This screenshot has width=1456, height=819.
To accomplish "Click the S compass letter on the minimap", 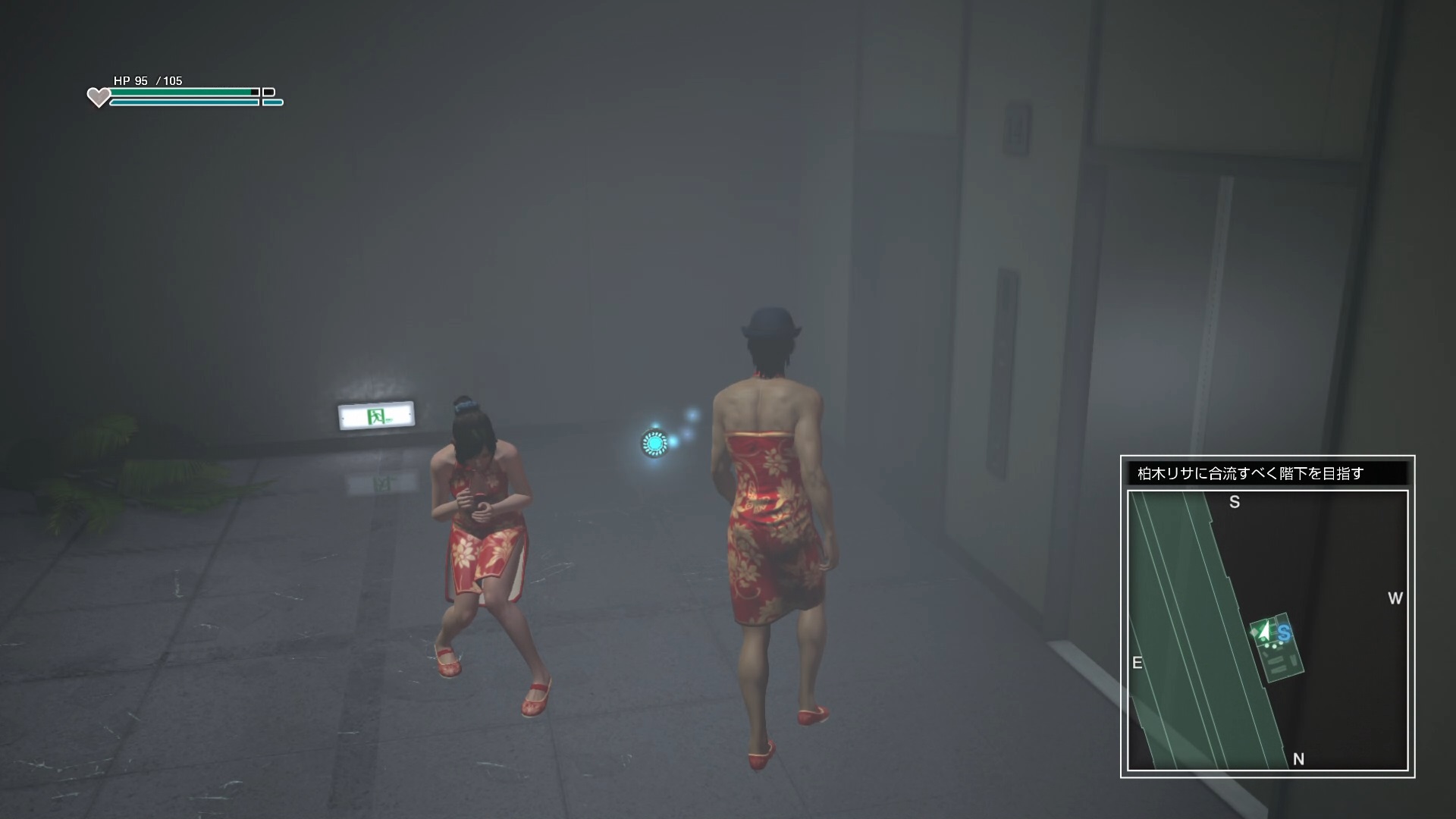I will click(1235, 502).
